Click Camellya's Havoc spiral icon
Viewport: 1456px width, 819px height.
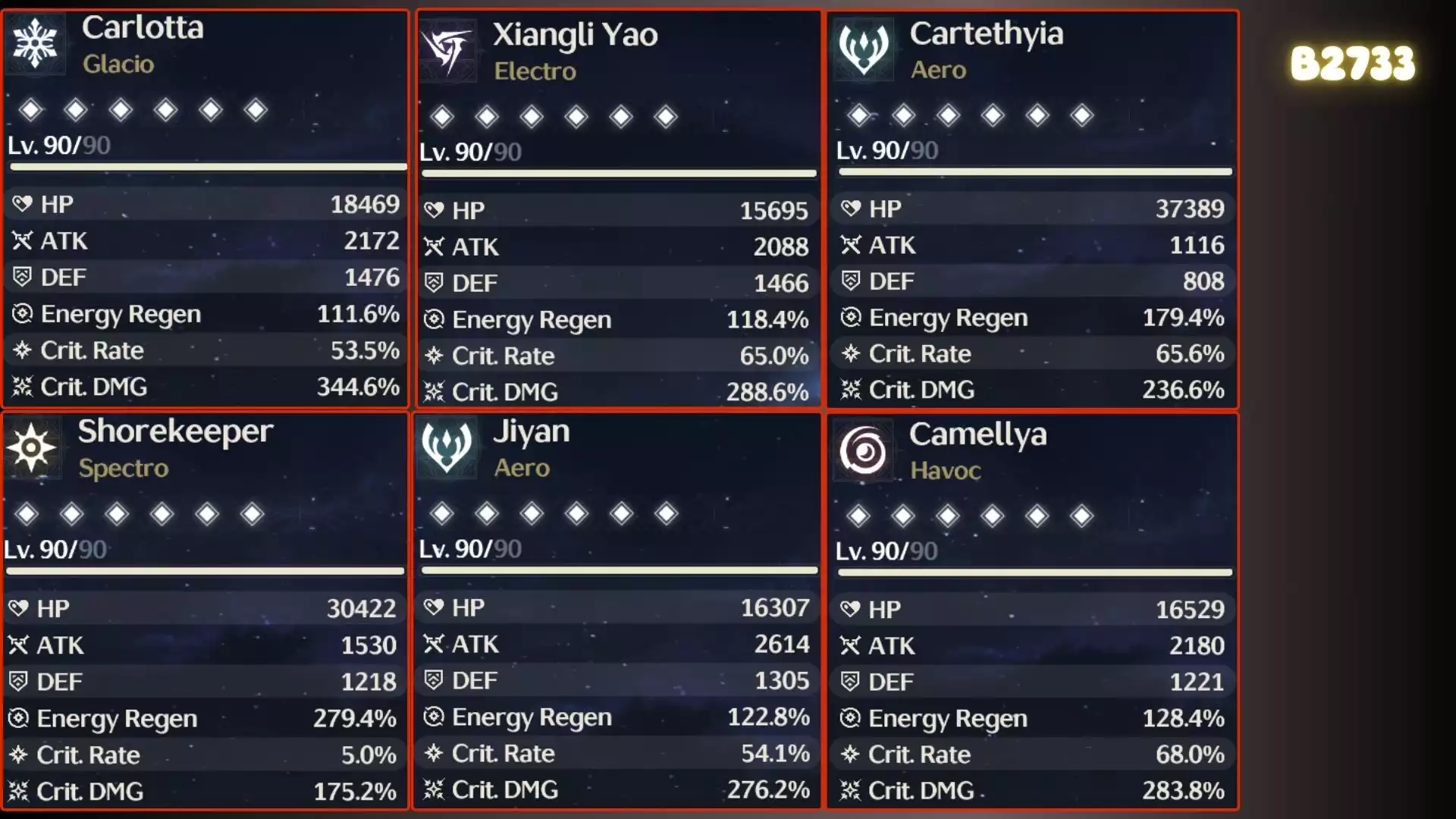pyautogui.click(x=863, y=452)
